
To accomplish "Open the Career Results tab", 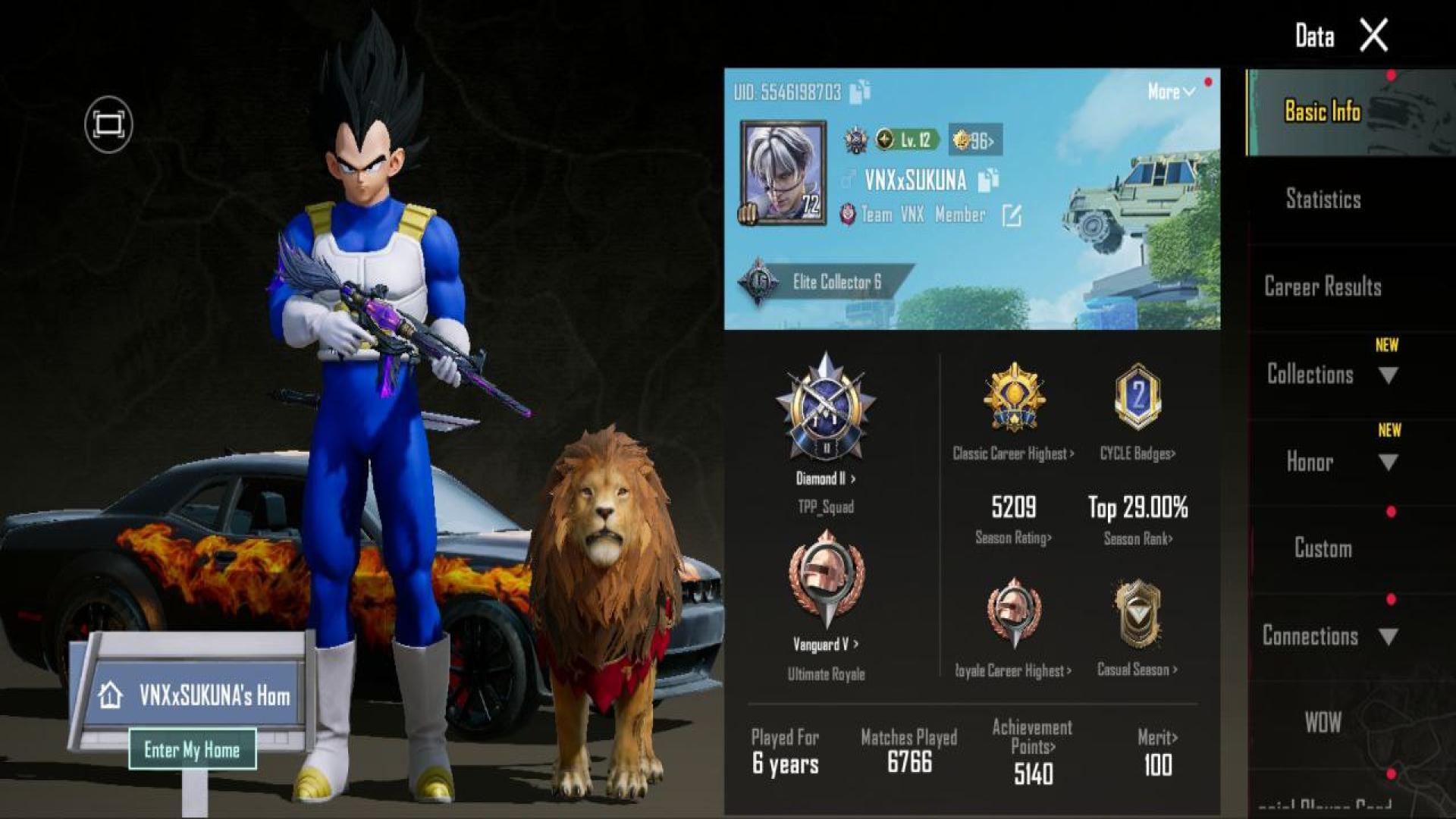I will pyautogui.click(x=1323, y=287).
